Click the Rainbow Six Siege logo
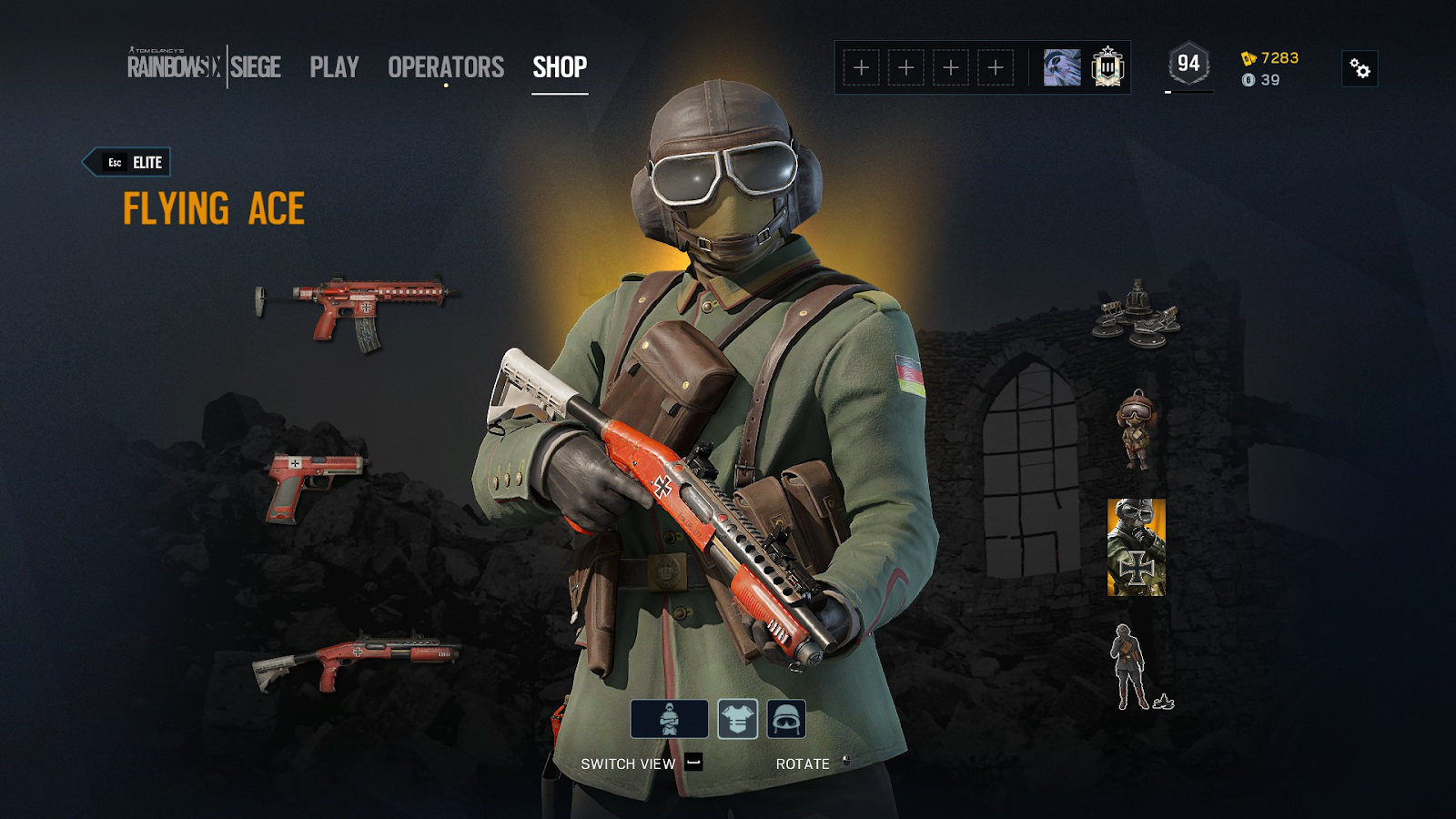Screen dimensions: 1456x819 (x=204, y=66)
